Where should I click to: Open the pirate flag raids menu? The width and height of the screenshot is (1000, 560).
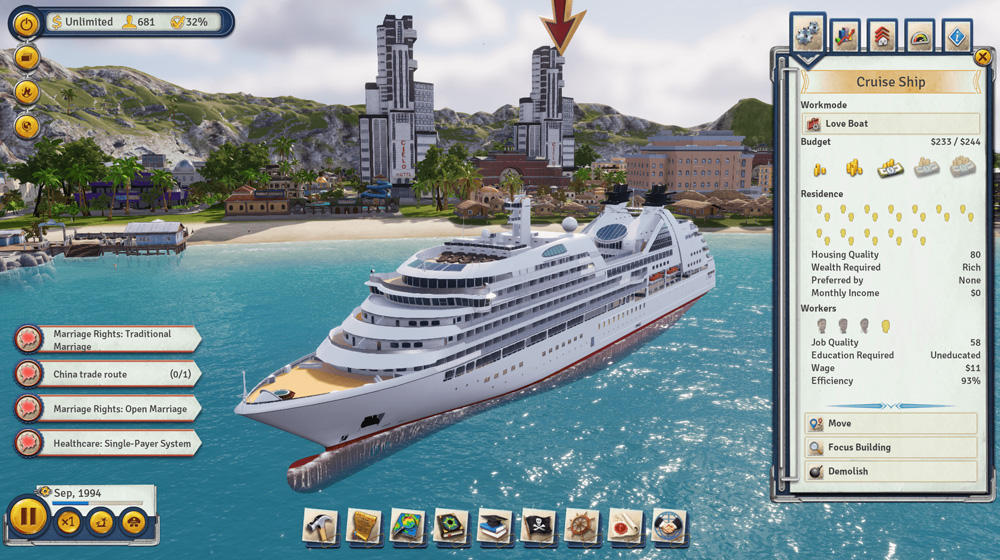pyautogui.click(x=538, y=526)
